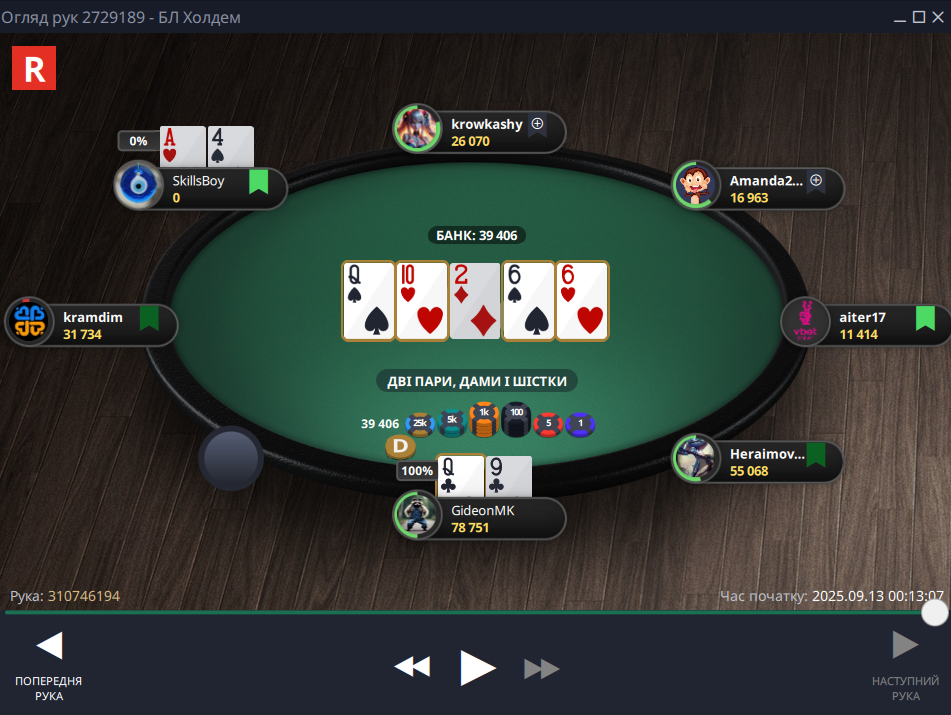Play the hand replay

coord(477,667)
